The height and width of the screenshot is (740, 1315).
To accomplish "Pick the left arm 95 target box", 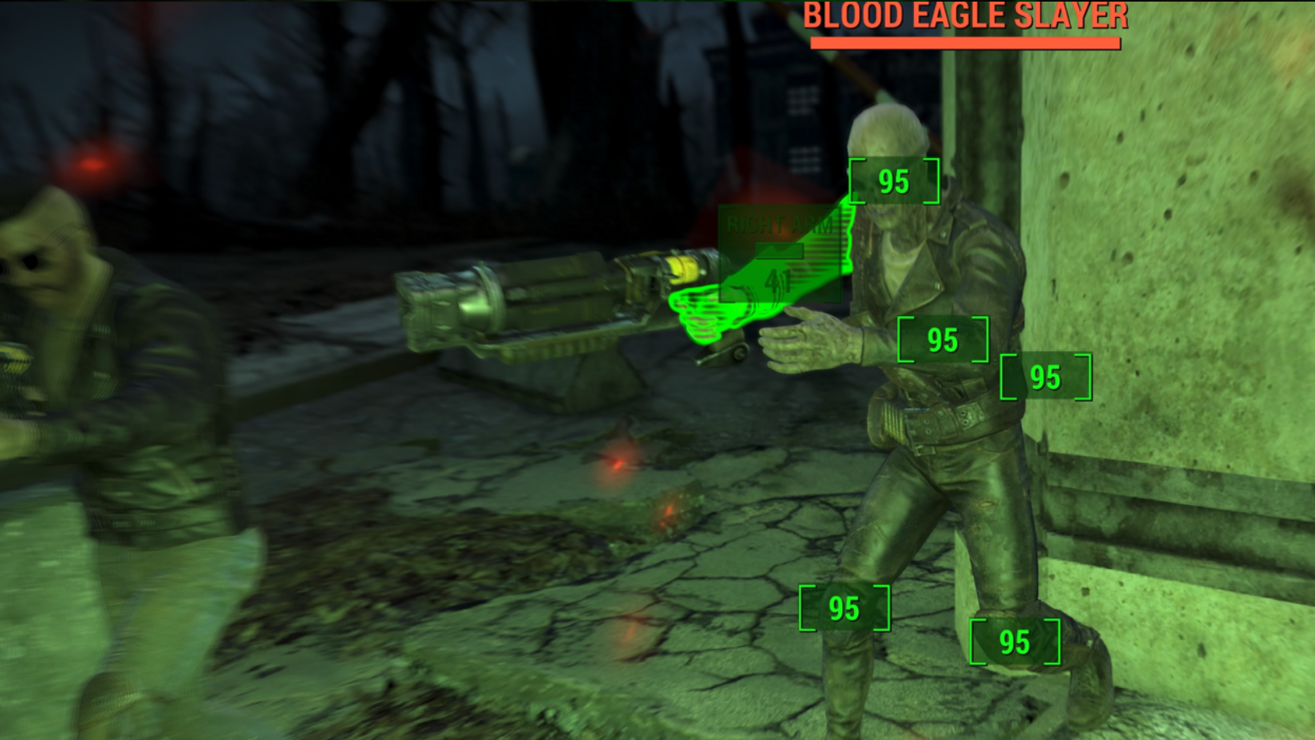I will pos(1045,377).
